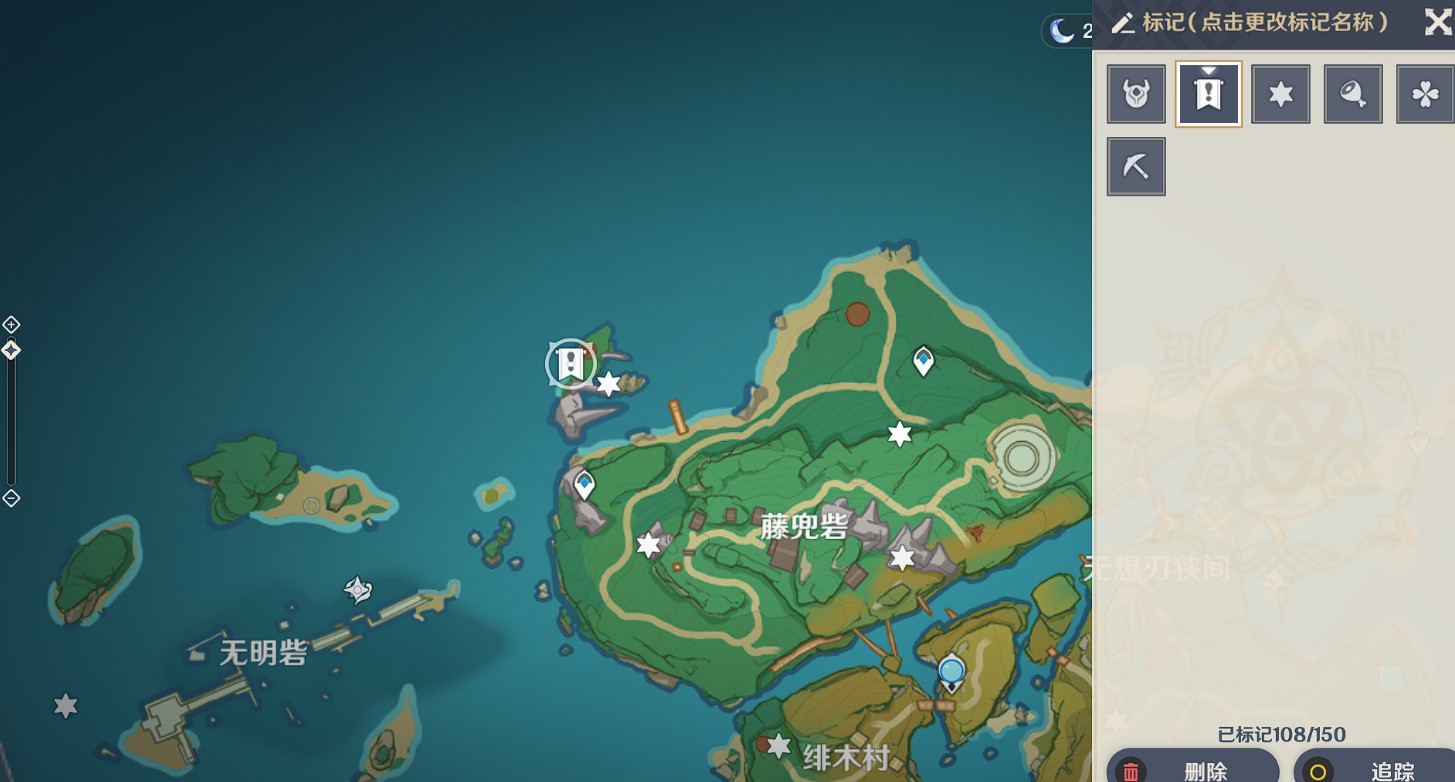Select the horned monster marker icon
1455x782 pixels.
coord(1136,94)
